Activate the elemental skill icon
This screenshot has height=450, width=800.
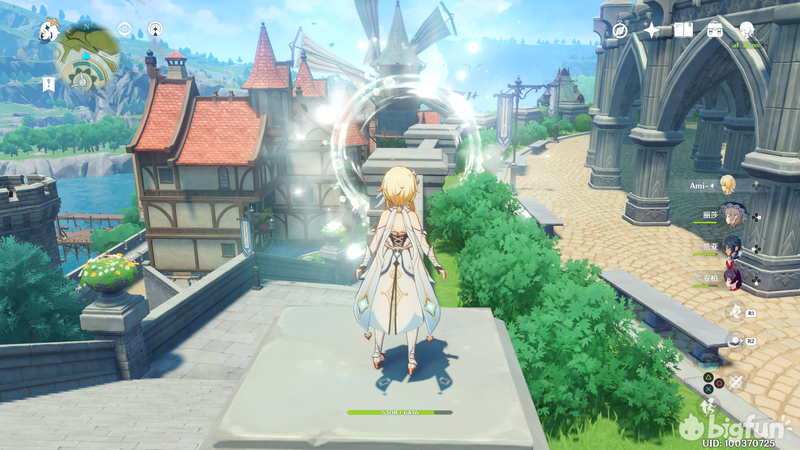733,311
